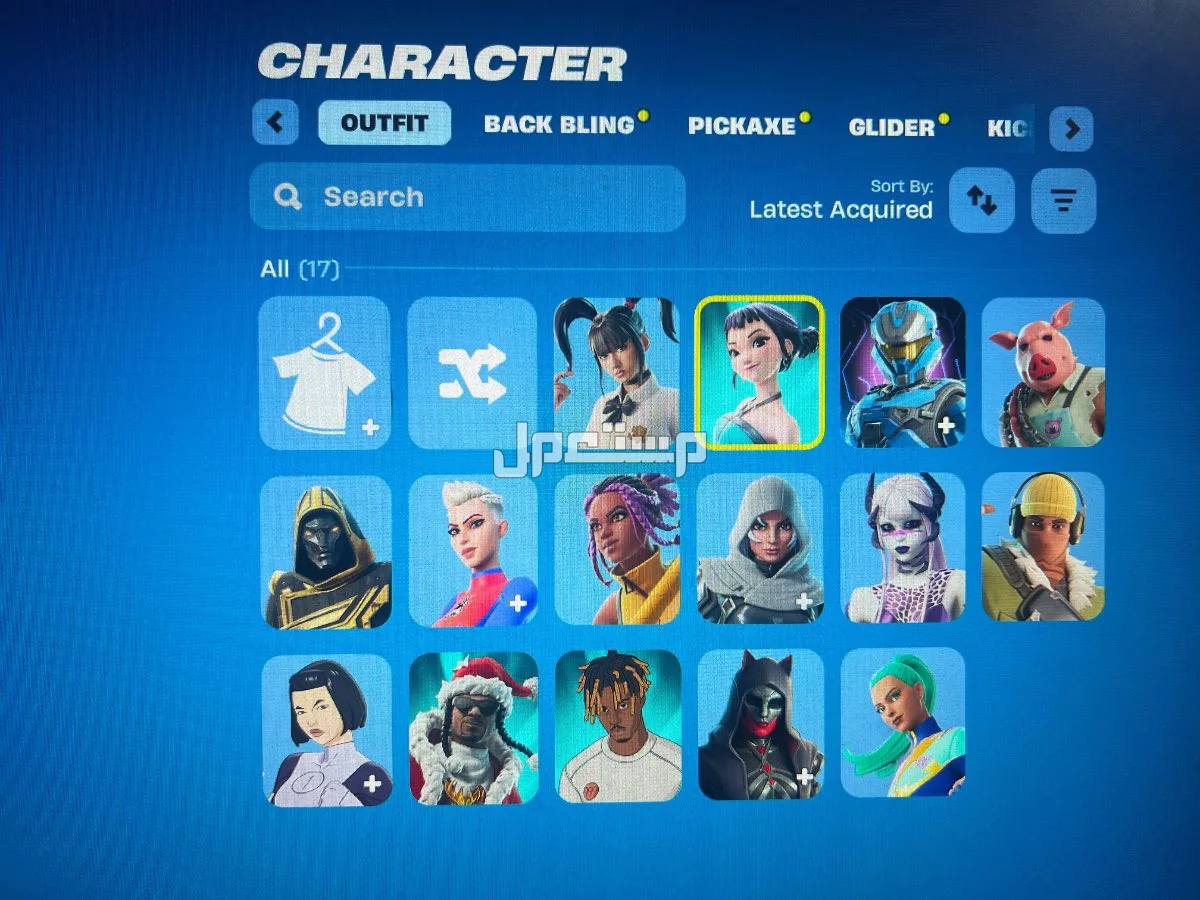Open the filter options button
Screen dimensions: 1200x900
[x=1063, y=201]
